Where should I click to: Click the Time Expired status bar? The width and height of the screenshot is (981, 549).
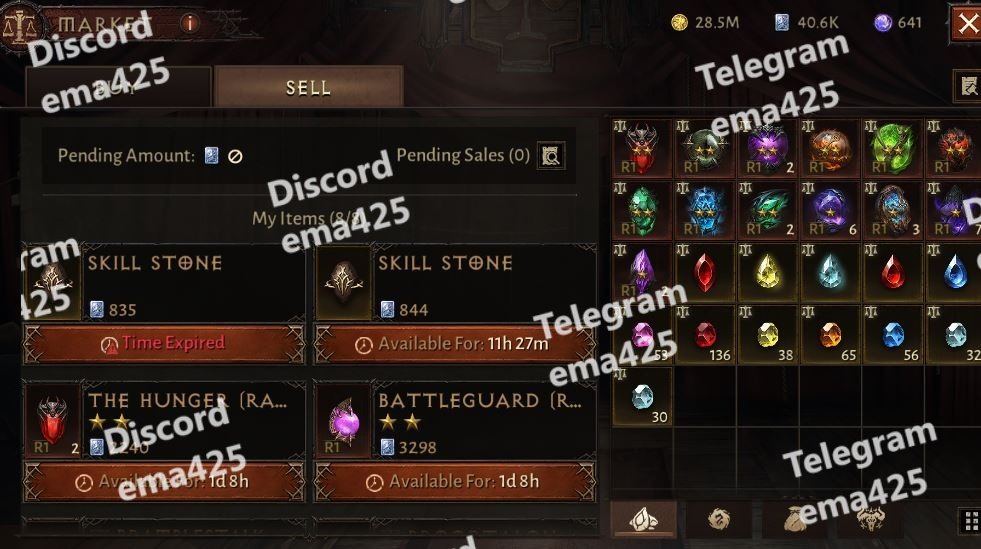[x=164, y=343]
